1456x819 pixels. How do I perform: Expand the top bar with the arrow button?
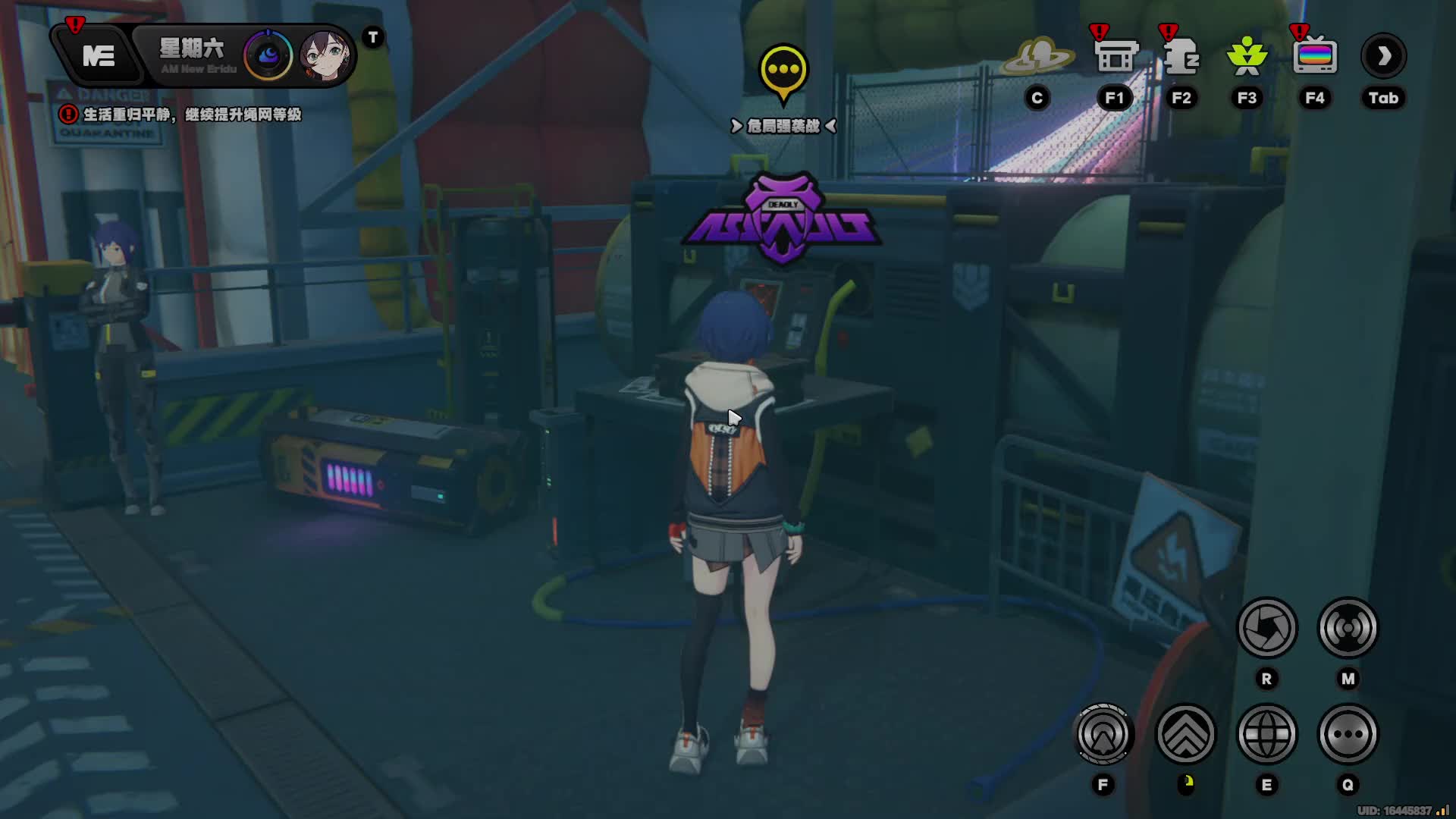tap(1384, 56)
